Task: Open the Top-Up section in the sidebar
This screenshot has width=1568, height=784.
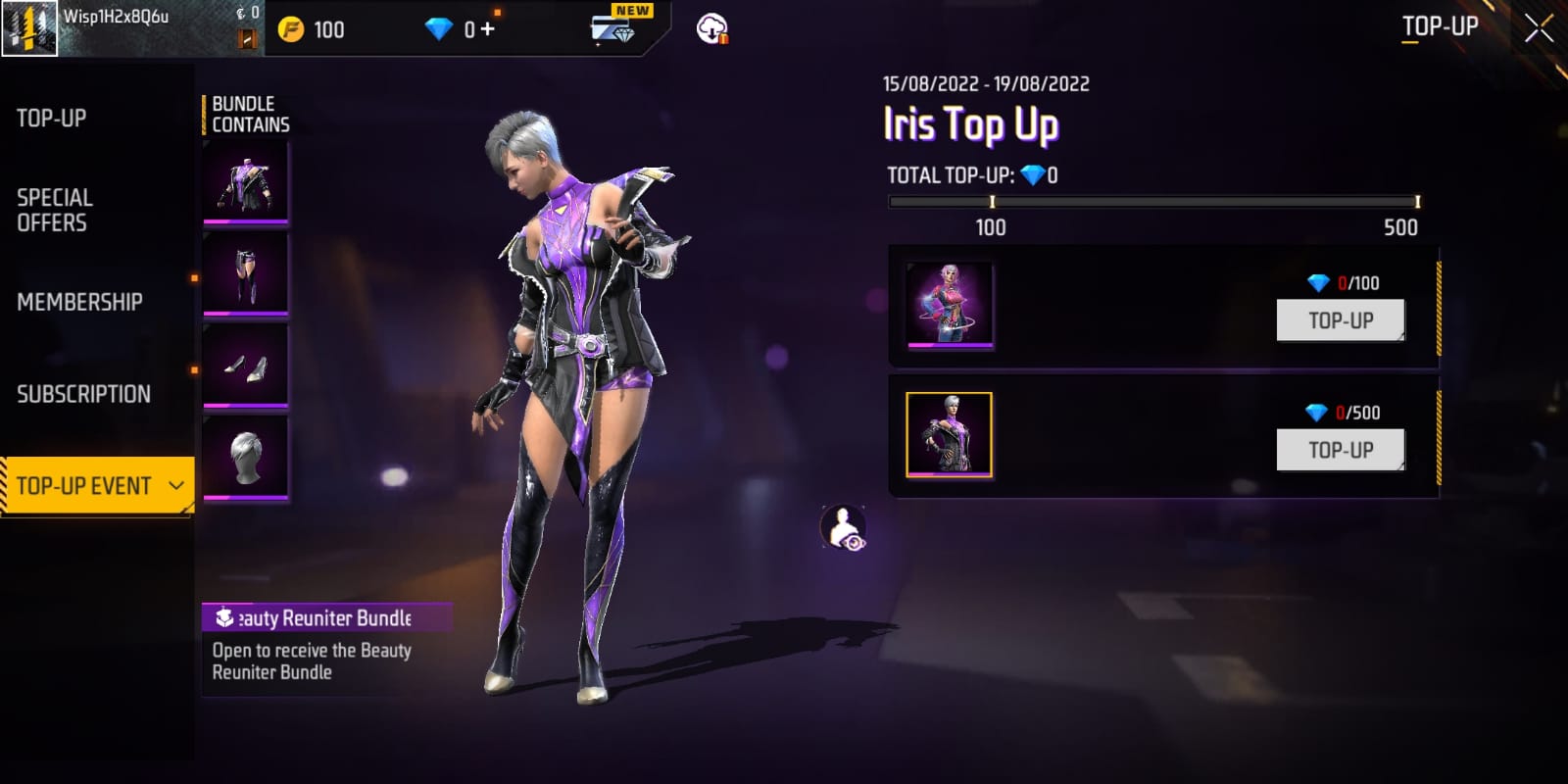Action: [52, 119]
